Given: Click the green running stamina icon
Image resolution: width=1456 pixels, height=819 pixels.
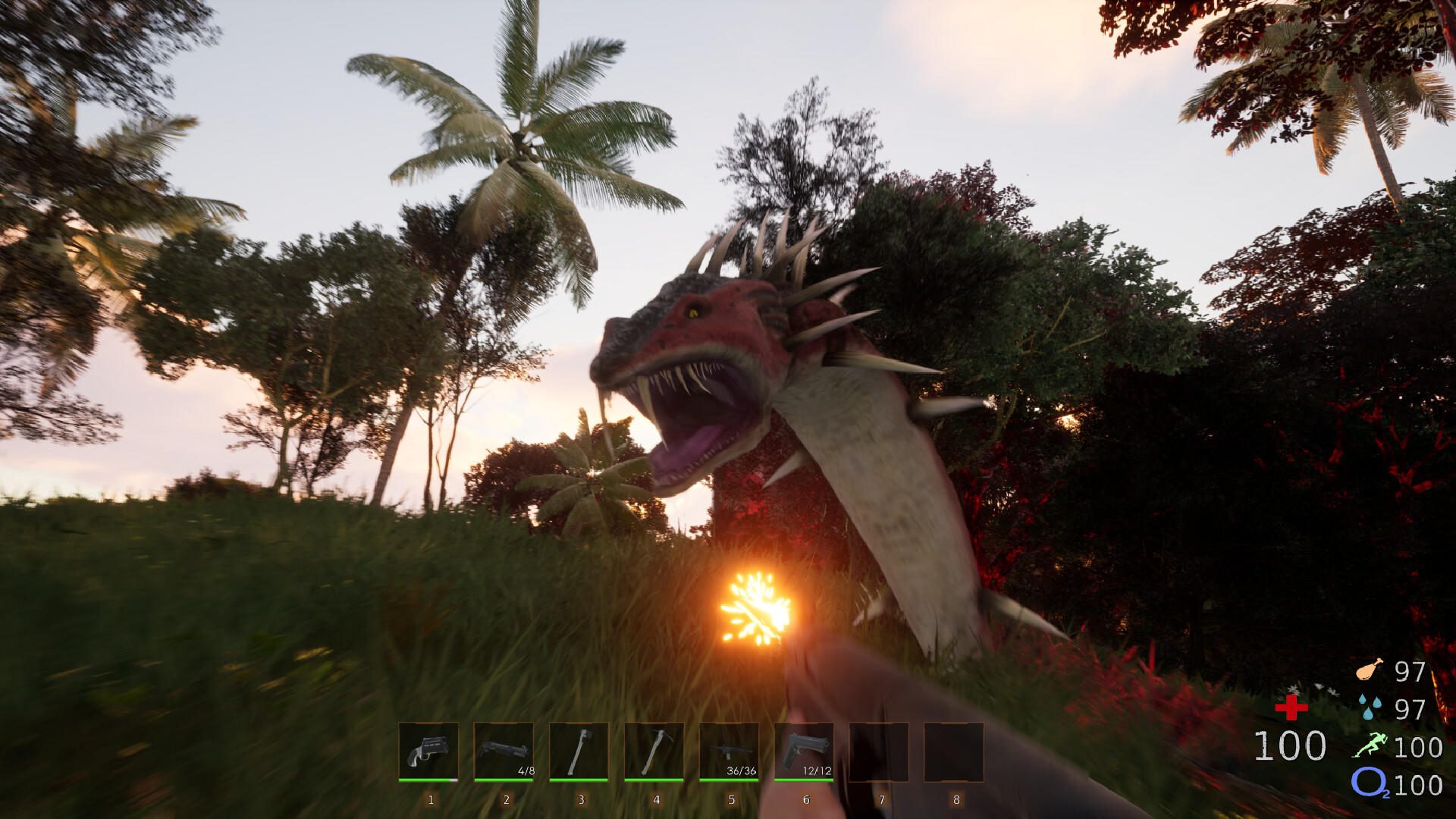Looking at the screenshot, I should point(1370,745).
